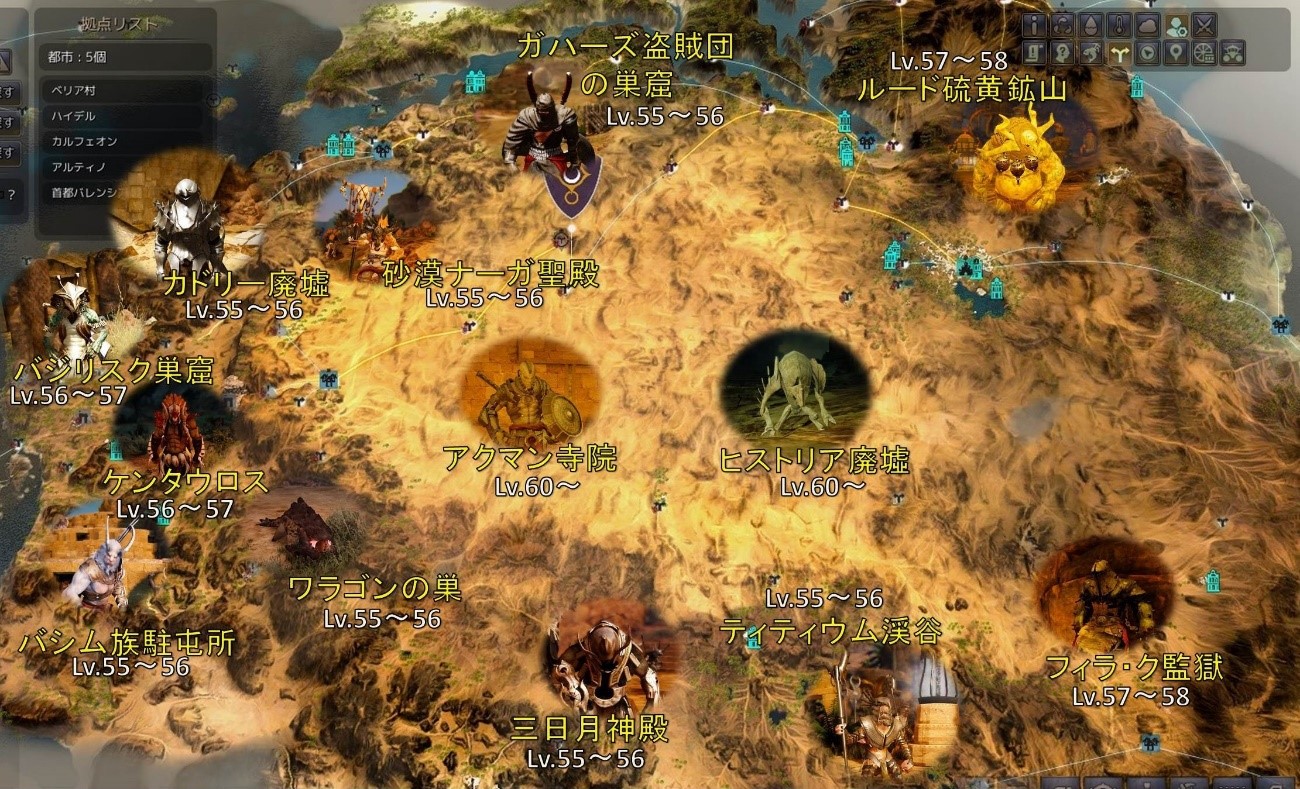Viewport: 1300px width, 789px height.
Task: Click the cursor arrow circle icon
Action: click(x=1148, y=52)
